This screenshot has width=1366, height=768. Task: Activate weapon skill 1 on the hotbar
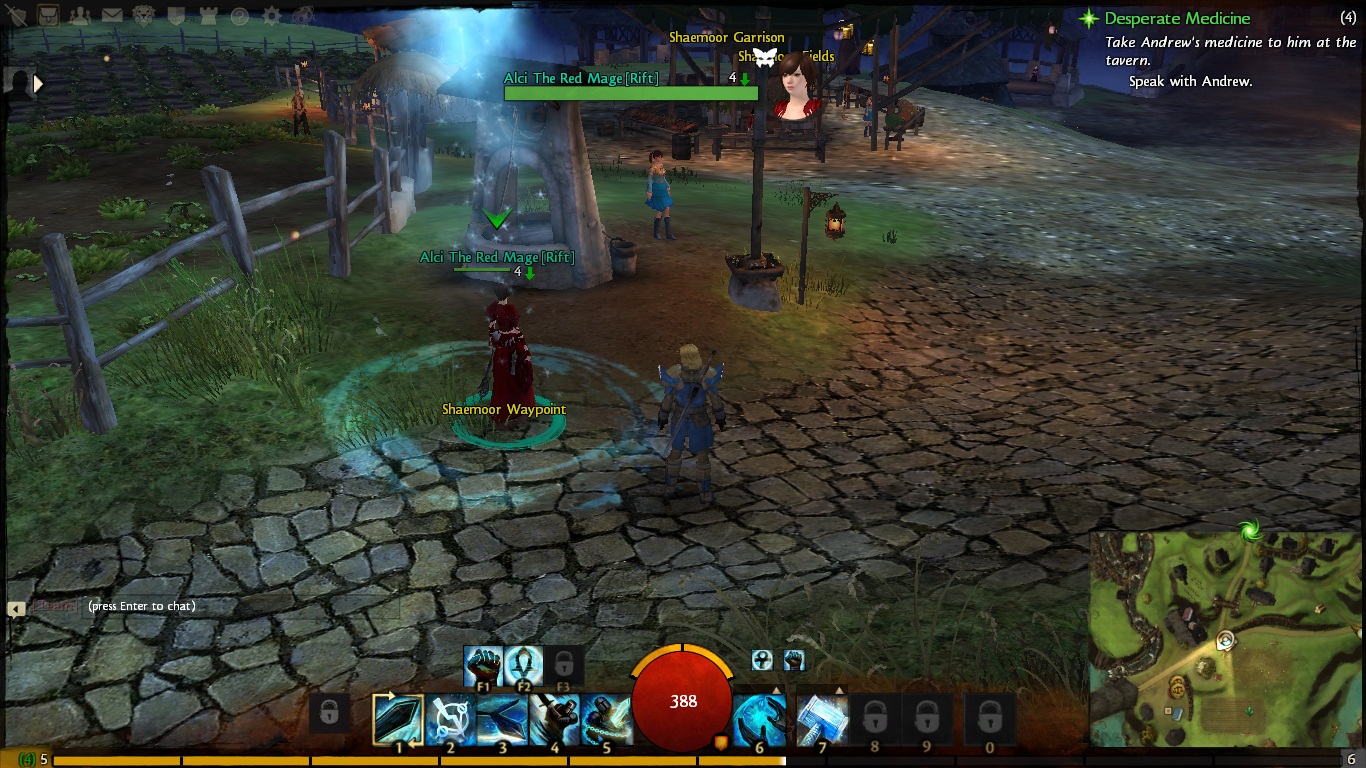[x=398, y=719]
